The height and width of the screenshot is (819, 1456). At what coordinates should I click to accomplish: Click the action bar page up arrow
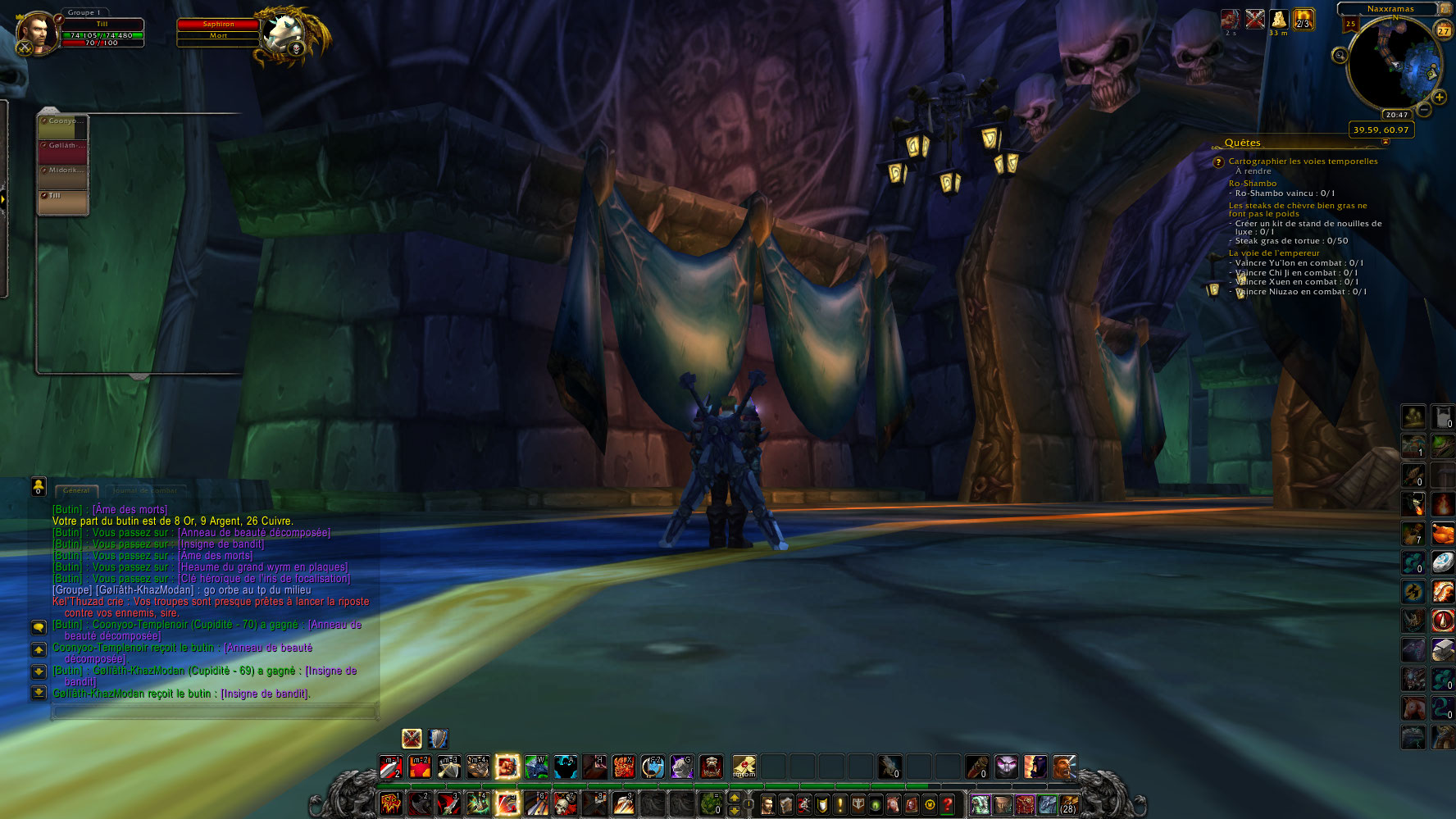(x=734, y=798)
